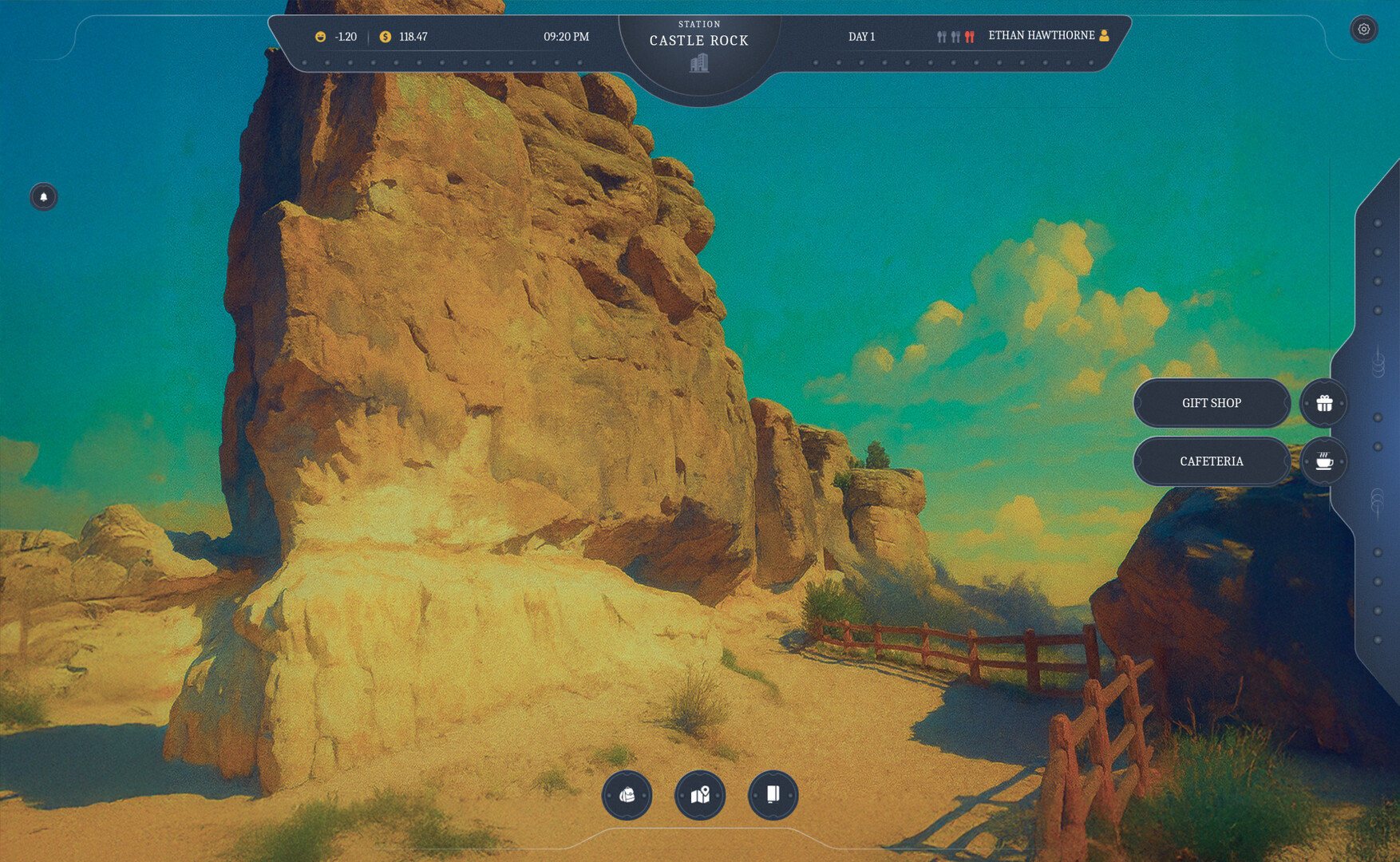Screen dimensions: 1400x862
Task: Select the Castle Rock station header
Action: tap(698, 40)
